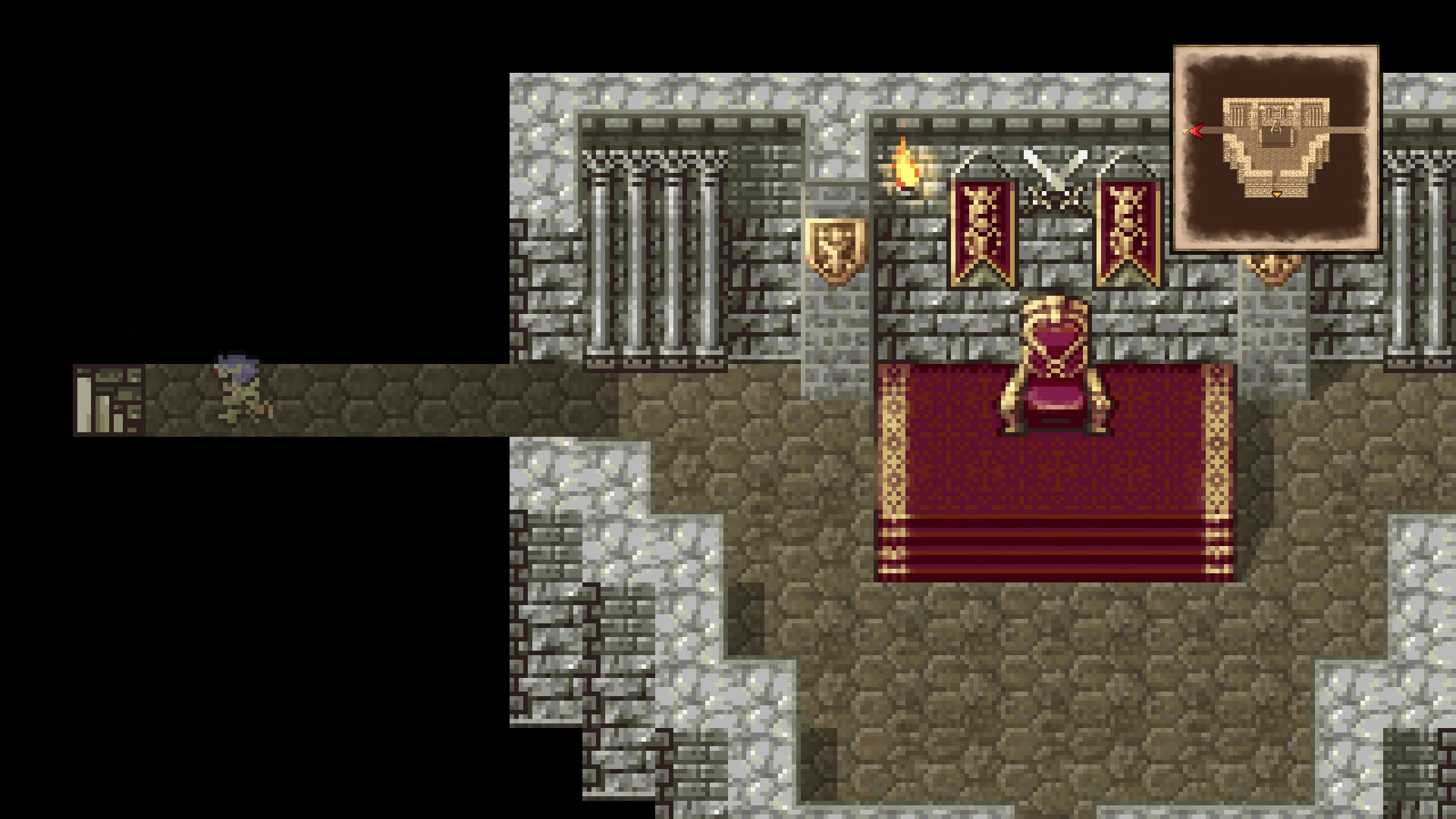Click the yellow down arrow on the minimap
Viewport: 1456px width, 819px height.
pyautogui.click(x=1277, y=193)
